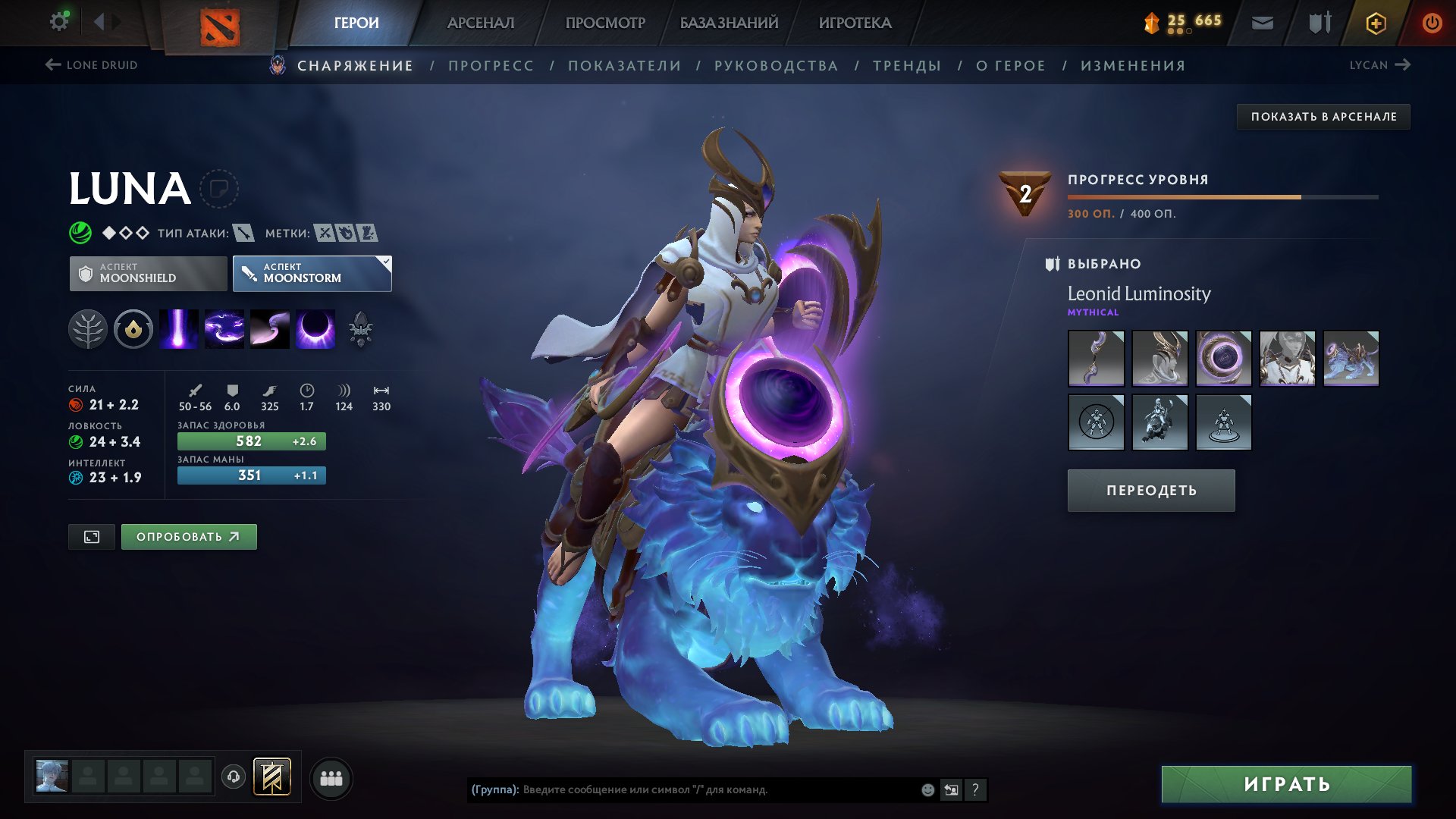The height and width of the screenshot is (819, 1456).
Task: Select the Moonstorm aspect
Action: [311, 273]
